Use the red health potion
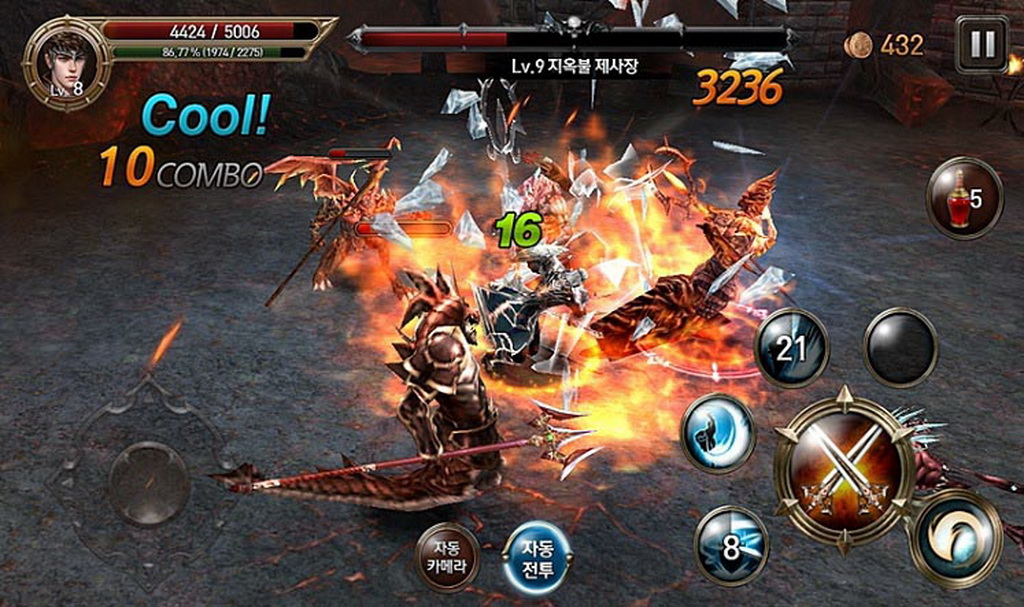 965,198
